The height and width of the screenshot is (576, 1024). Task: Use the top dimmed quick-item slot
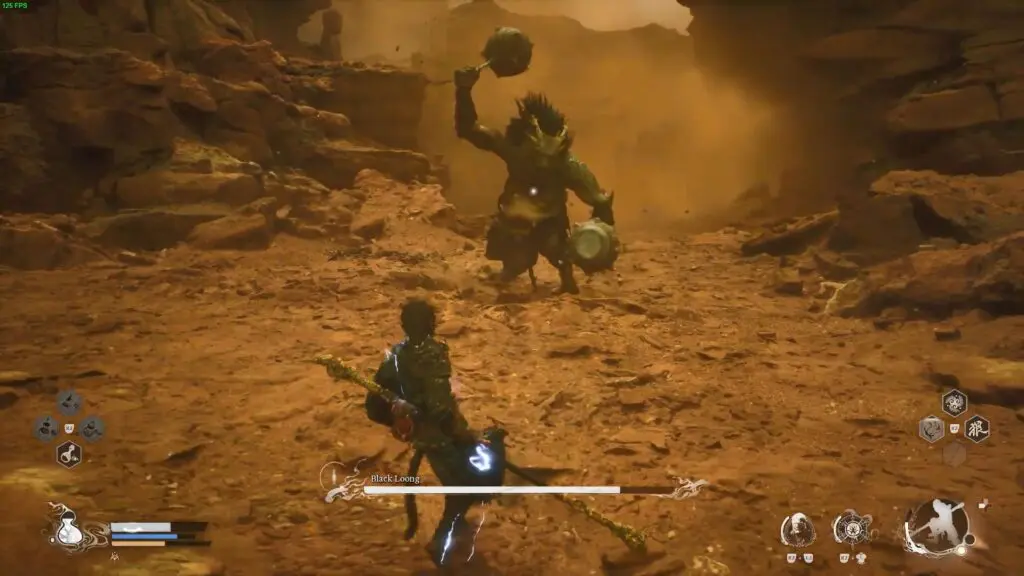click(x=68, y=403)
